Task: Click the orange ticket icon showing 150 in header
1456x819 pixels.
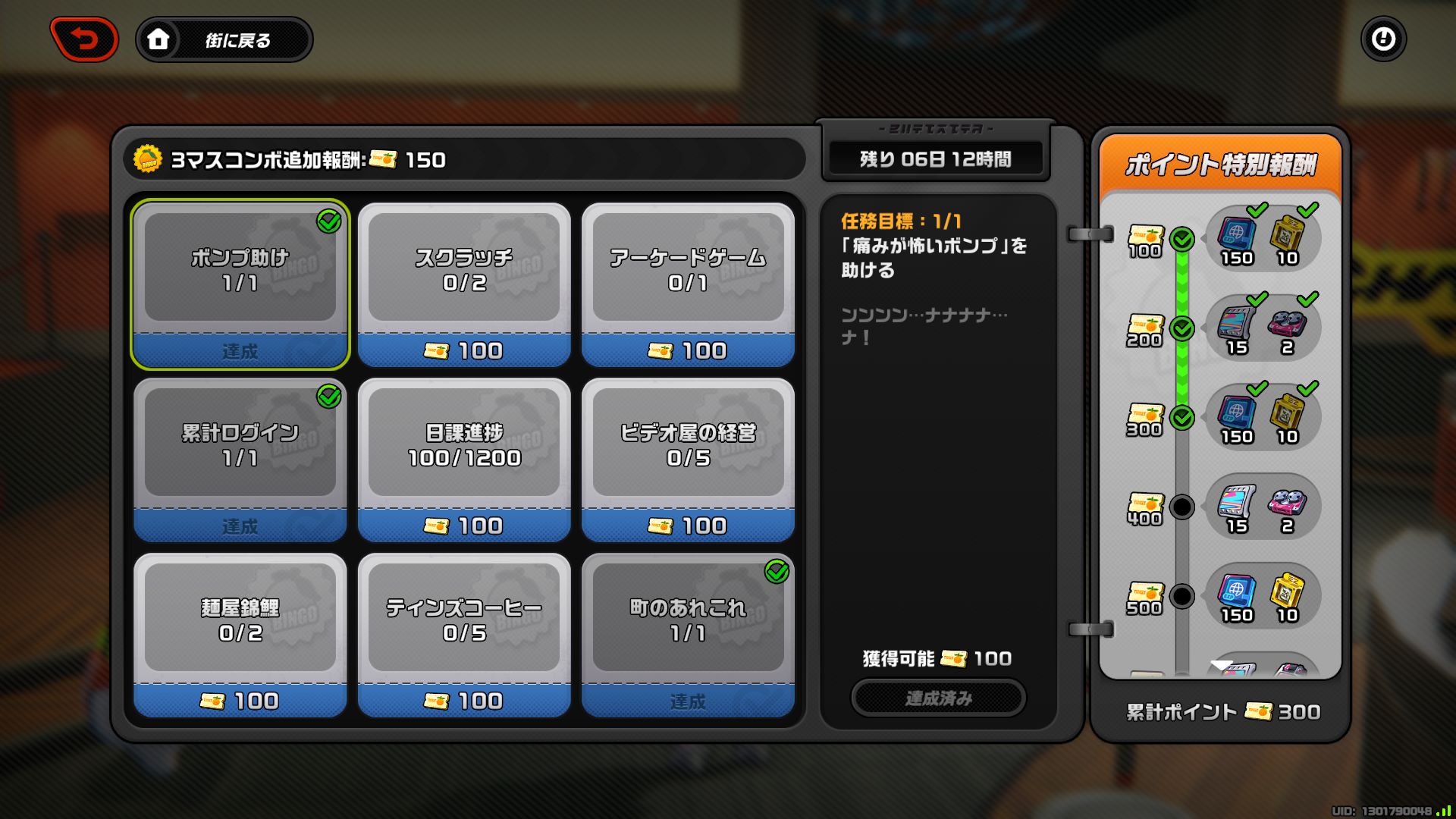Action: tap(385, 160)
